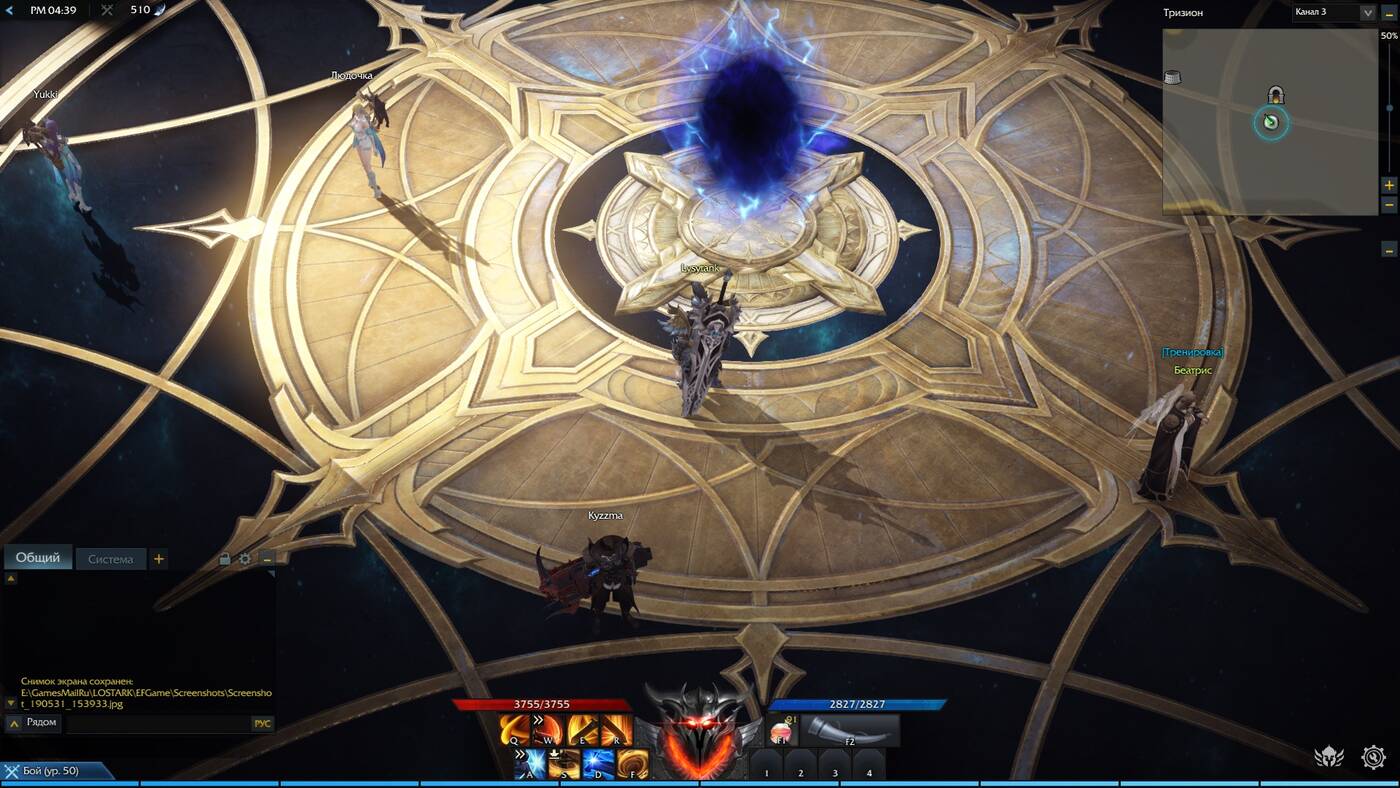Toggle the РУС input language button
The height and width of the screenshot is (788, 1400).
[x=262, y=723]
